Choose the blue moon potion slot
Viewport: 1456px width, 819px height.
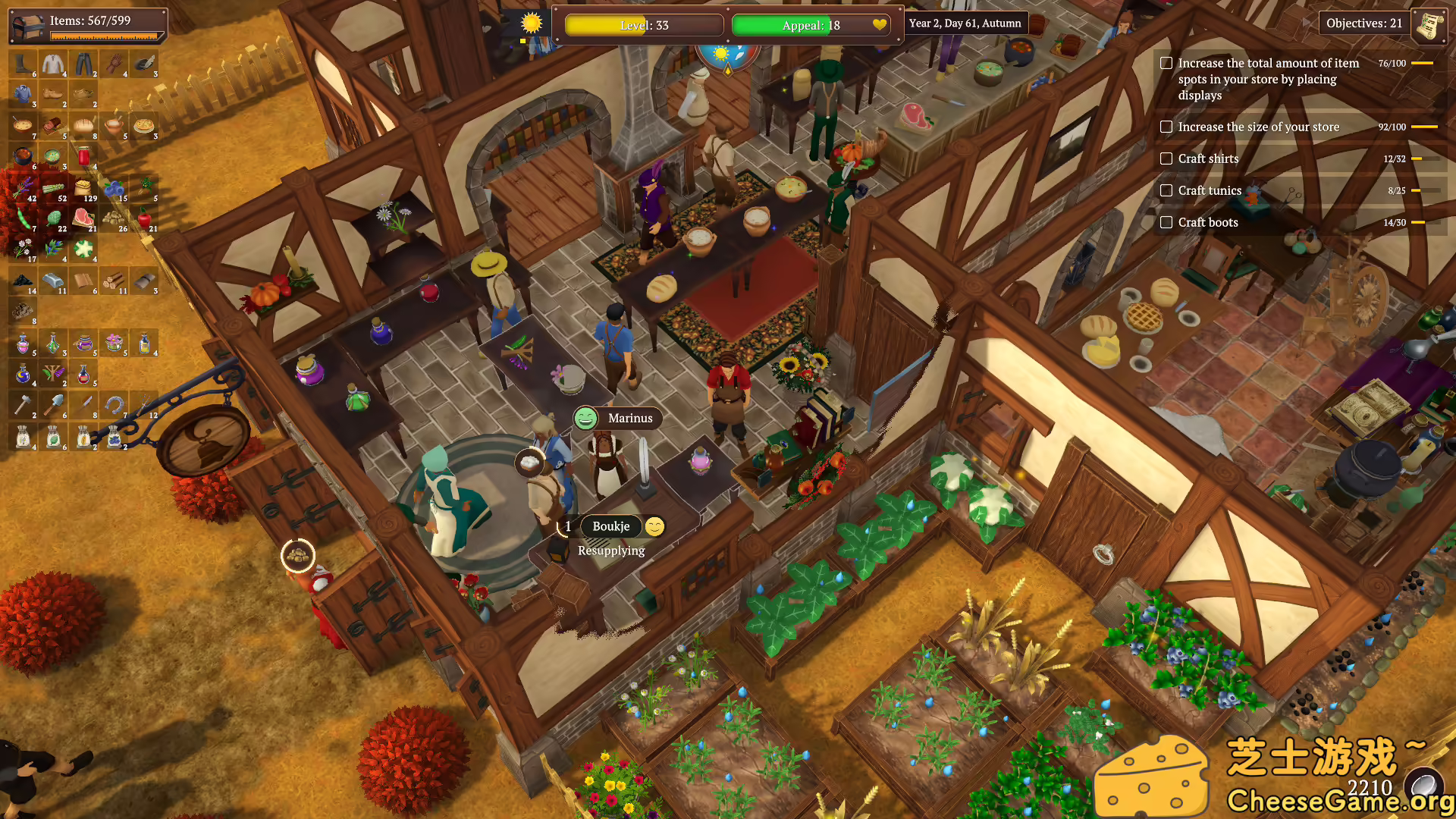[x=23, y=374]
